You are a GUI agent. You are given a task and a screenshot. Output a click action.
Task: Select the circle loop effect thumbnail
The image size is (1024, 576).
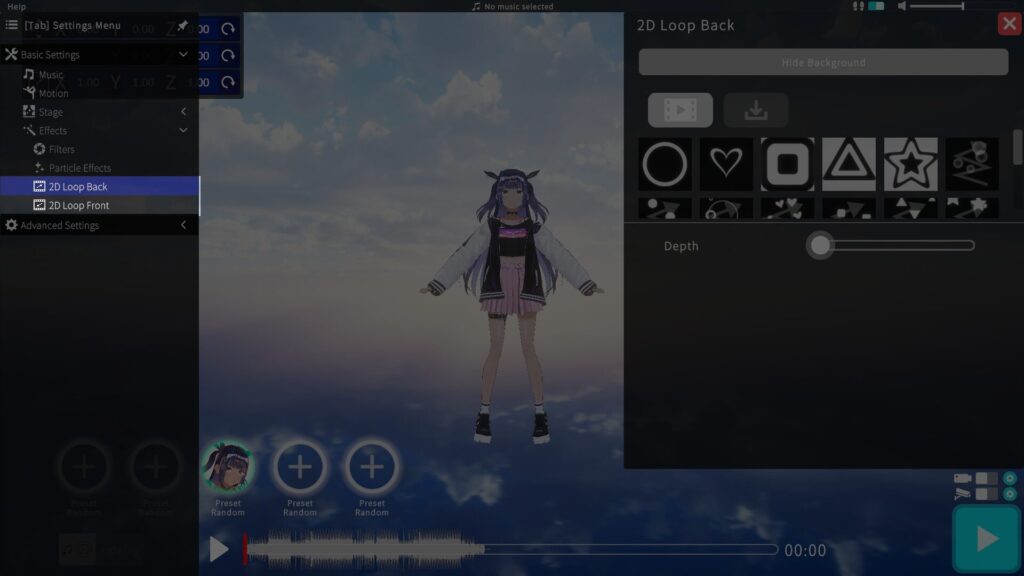pos(665,164)
